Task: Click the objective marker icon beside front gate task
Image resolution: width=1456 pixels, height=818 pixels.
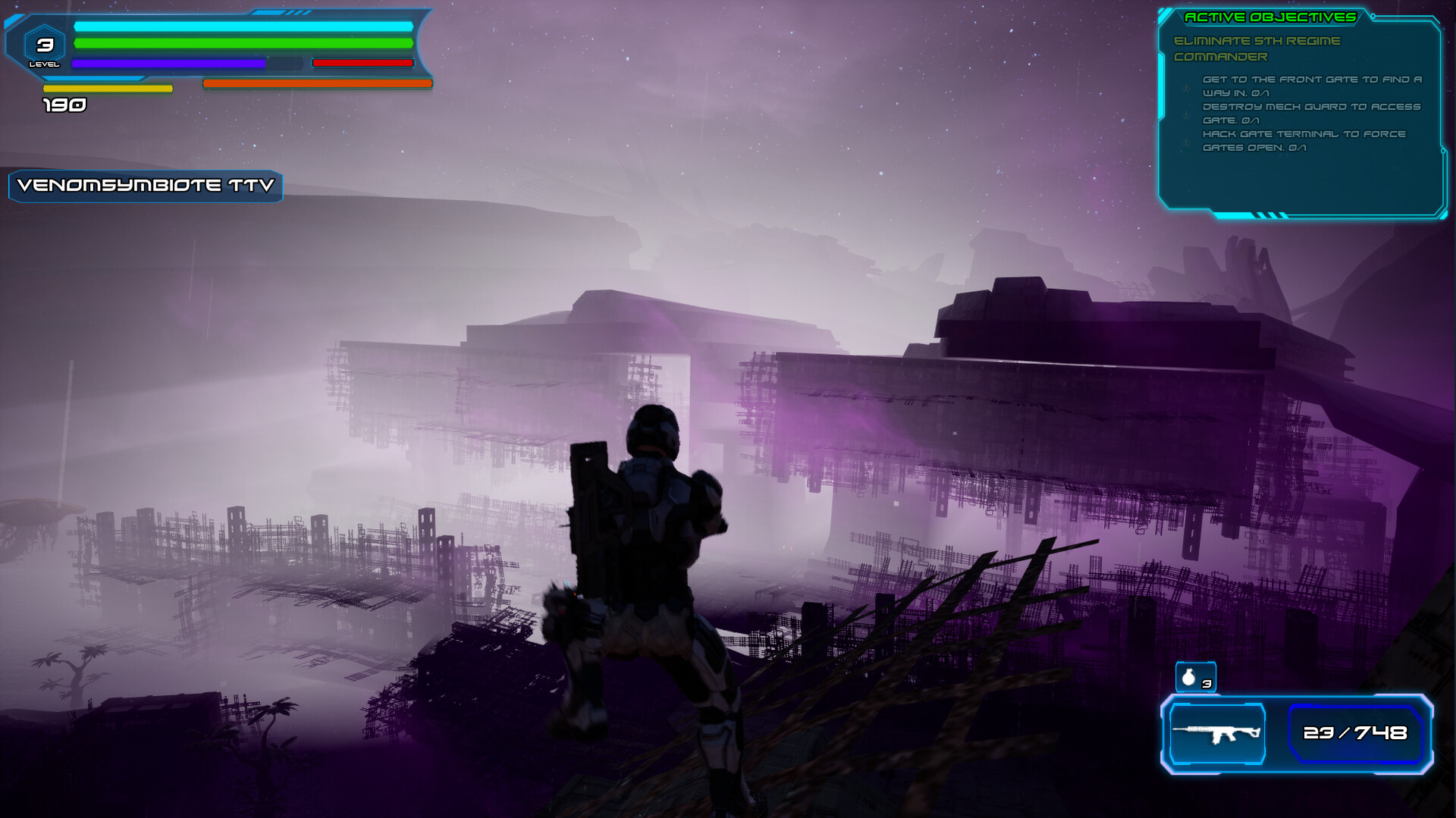Action: coord(1186,89)
